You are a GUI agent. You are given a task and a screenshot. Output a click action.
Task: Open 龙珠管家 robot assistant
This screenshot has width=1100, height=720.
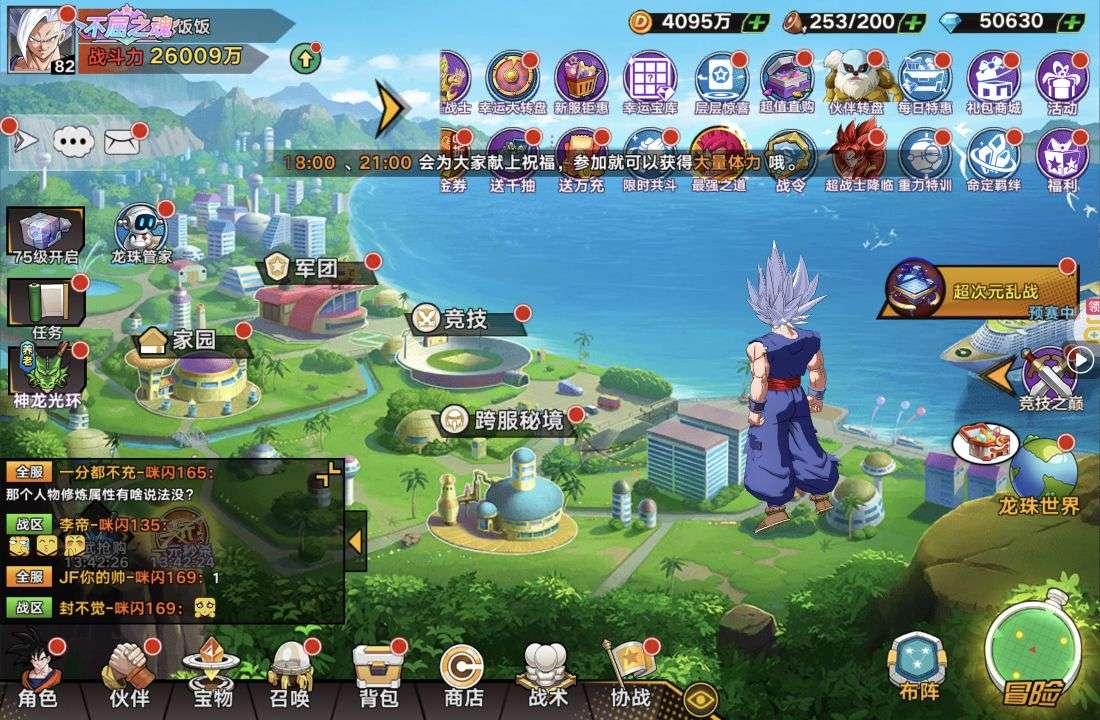coord(141,234)
